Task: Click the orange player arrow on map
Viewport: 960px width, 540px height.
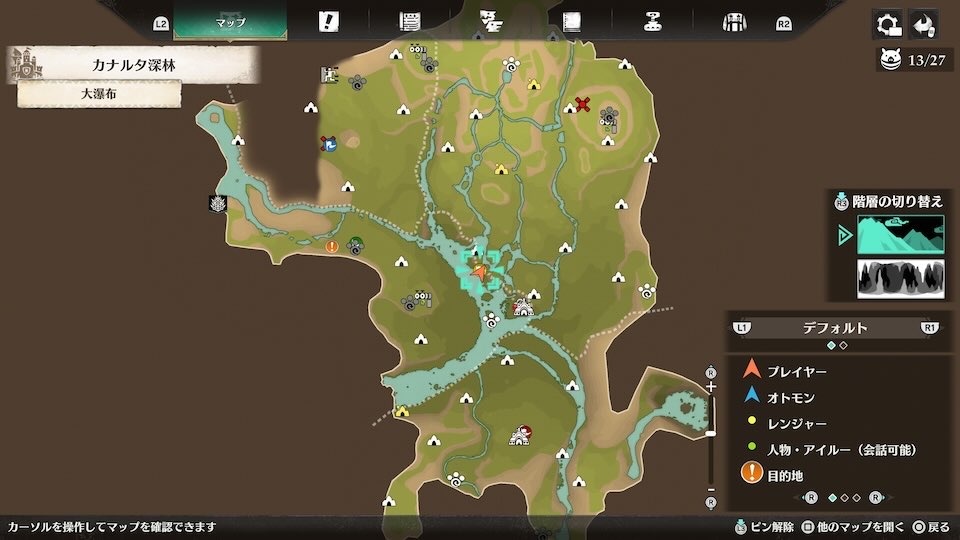Action: tap(481, 271)
